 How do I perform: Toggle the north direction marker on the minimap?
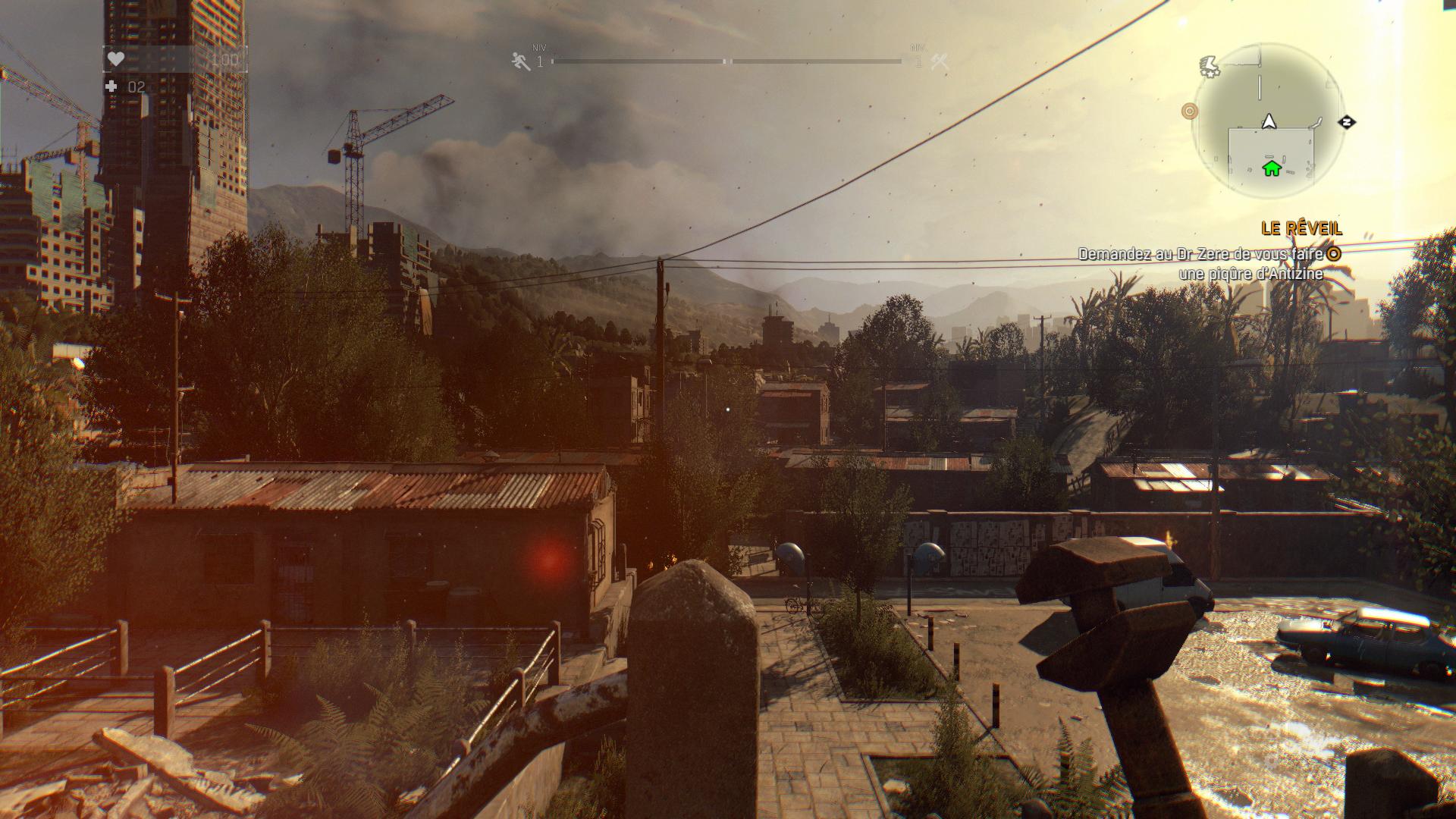coord(1348,122)
